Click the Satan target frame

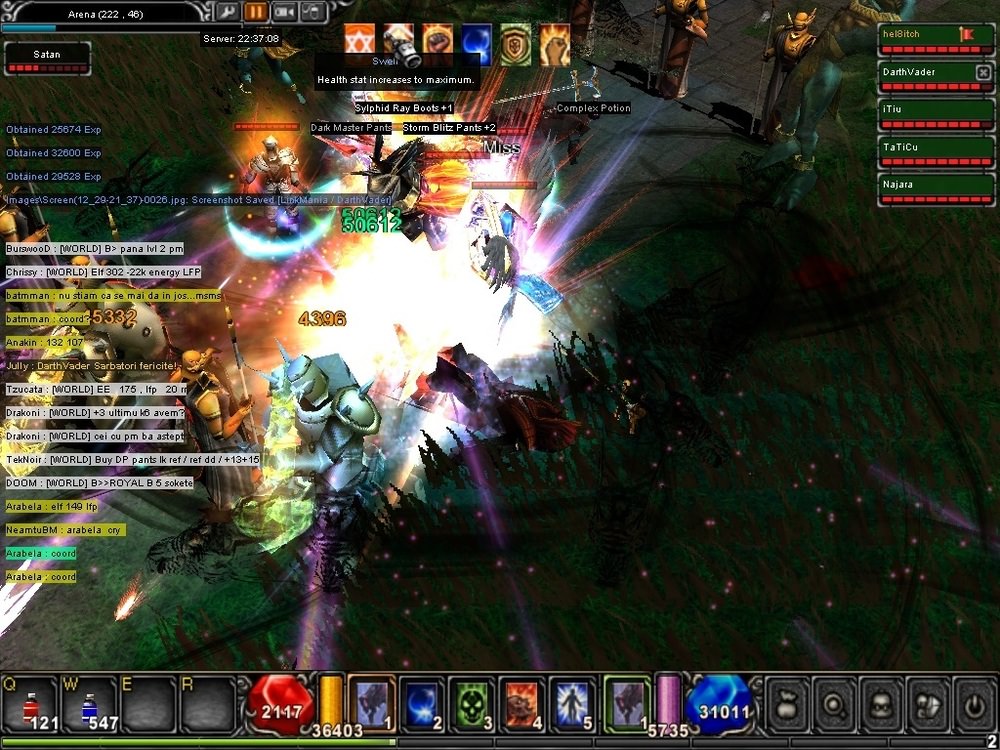(x=46, y=59)
